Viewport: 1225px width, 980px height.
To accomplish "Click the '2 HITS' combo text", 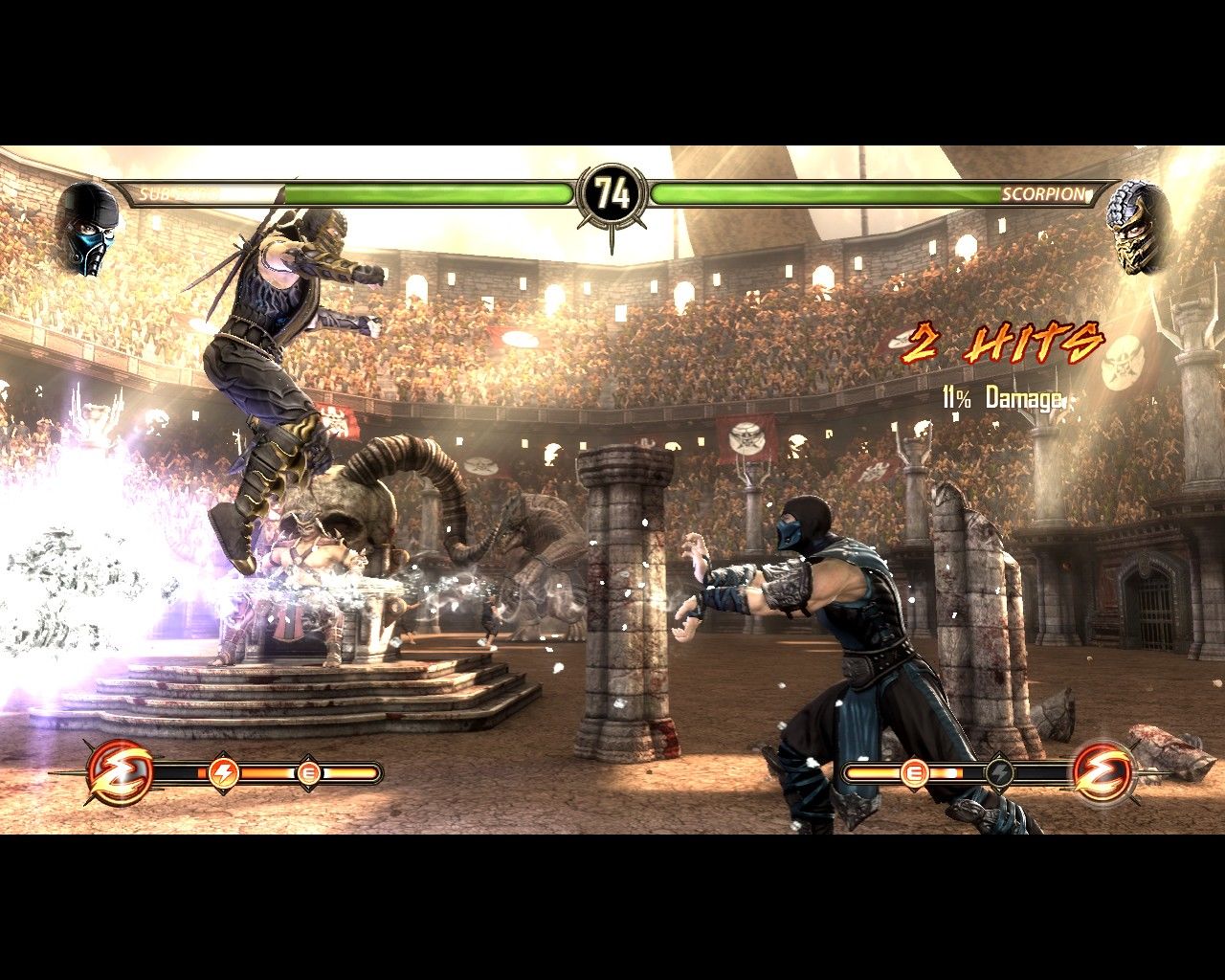I will [1003, 346].
